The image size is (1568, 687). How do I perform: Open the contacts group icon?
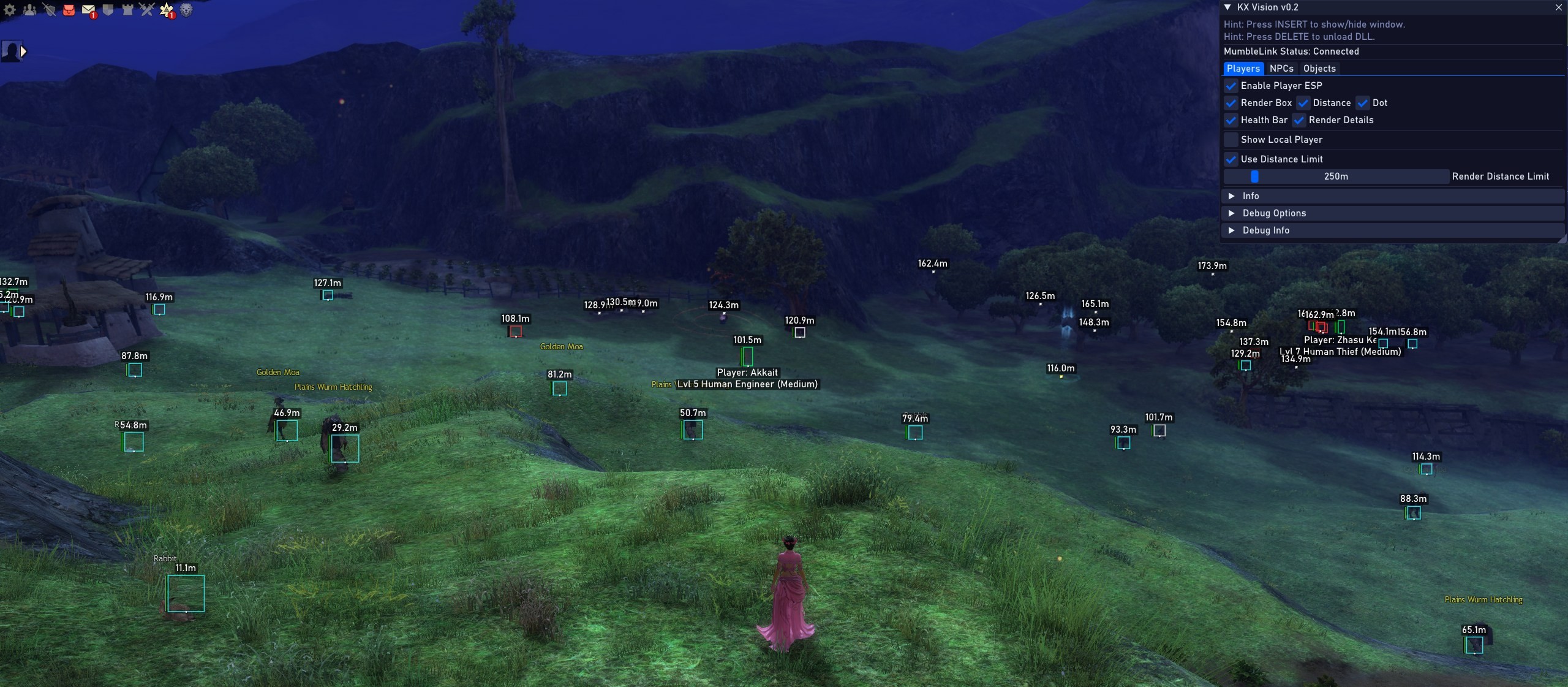29,10
